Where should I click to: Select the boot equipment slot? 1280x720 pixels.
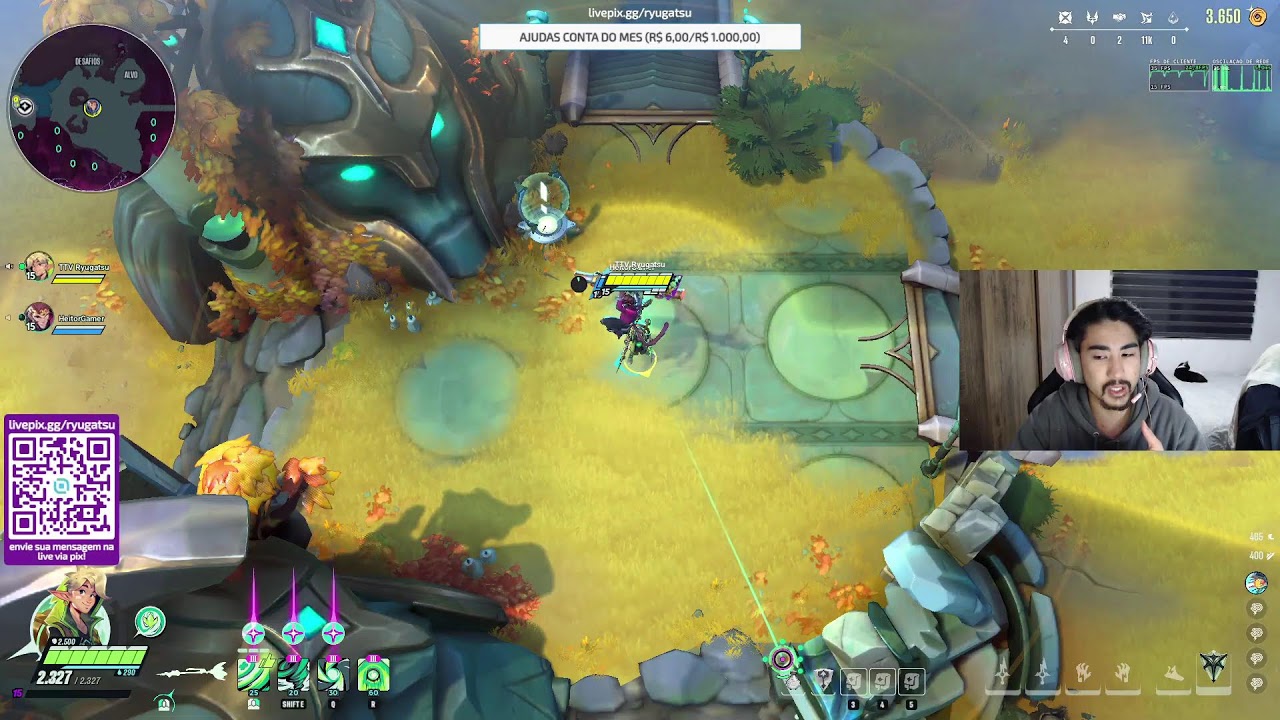[x=1174, y=673]
